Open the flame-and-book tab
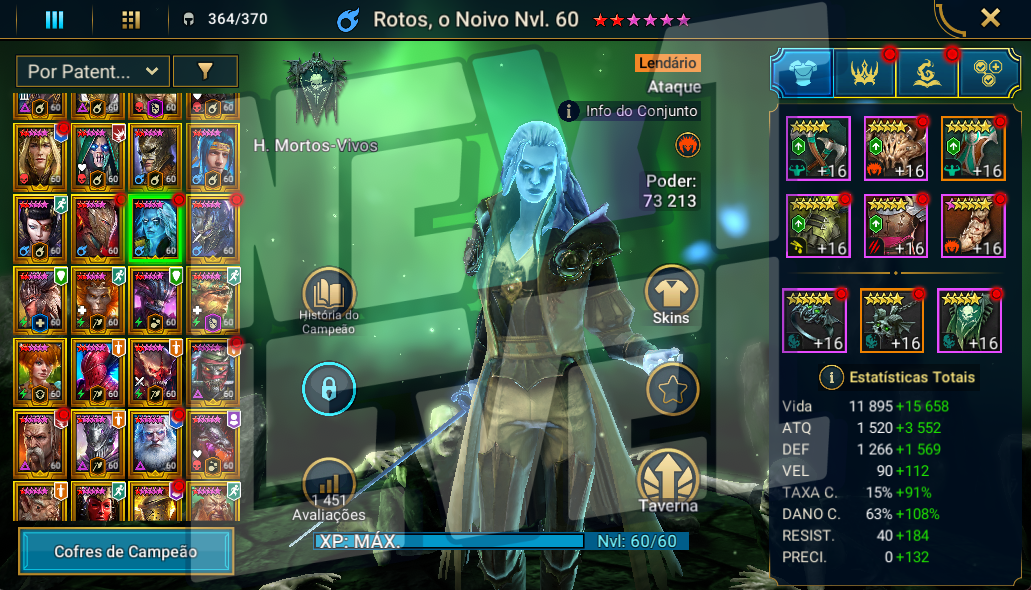This screenshot has height=590, width=1031. point(925,74)
